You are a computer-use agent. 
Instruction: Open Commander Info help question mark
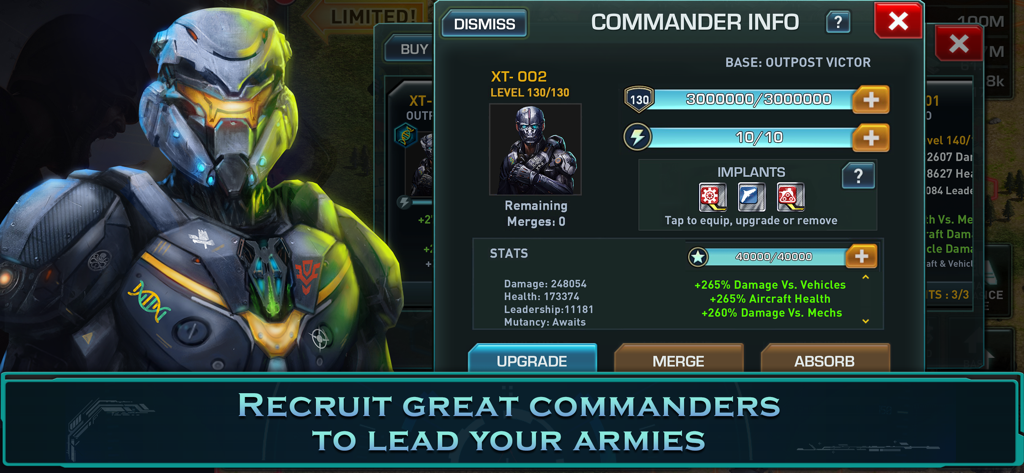tap(838, 22)
